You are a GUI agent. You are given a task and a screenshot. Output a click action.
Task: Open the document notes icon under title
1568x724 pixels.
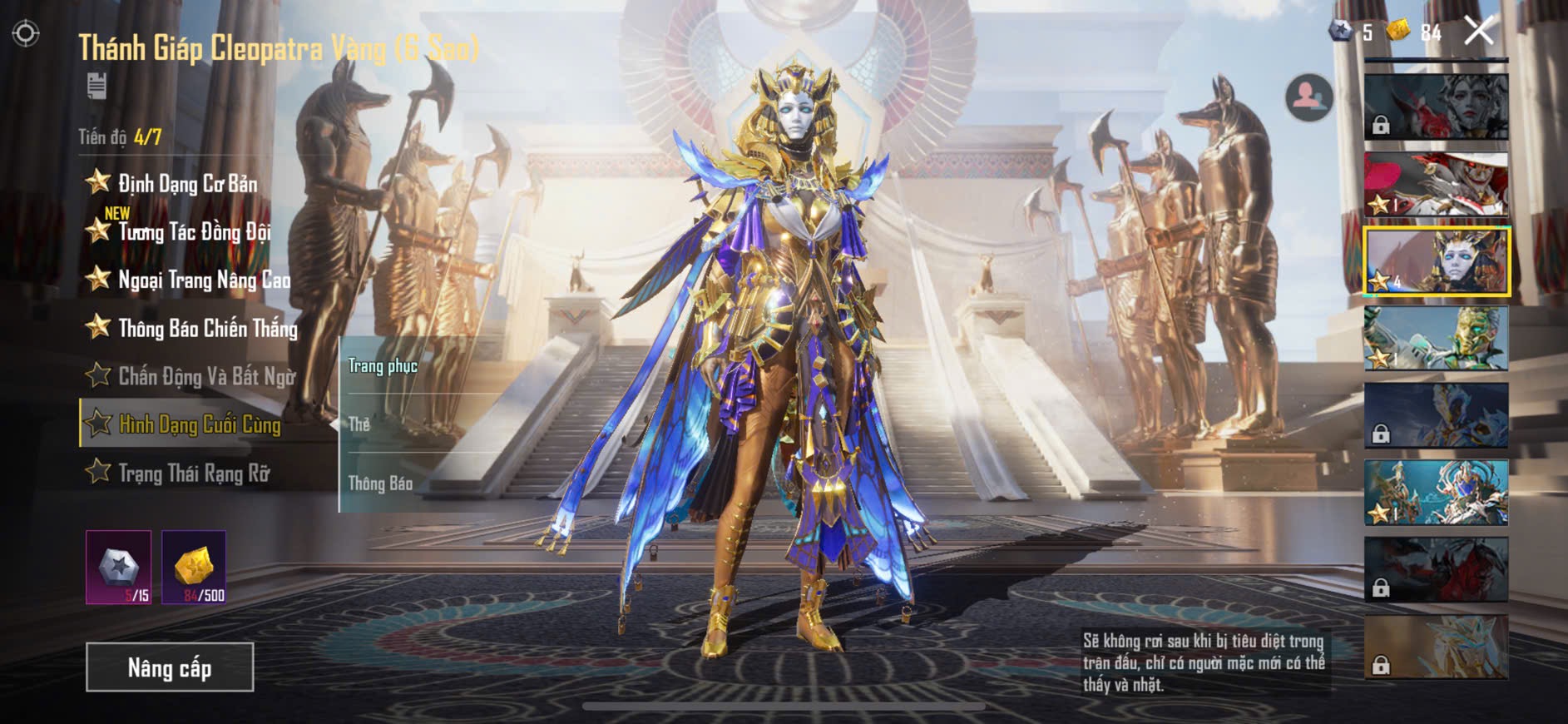[96, 86]
